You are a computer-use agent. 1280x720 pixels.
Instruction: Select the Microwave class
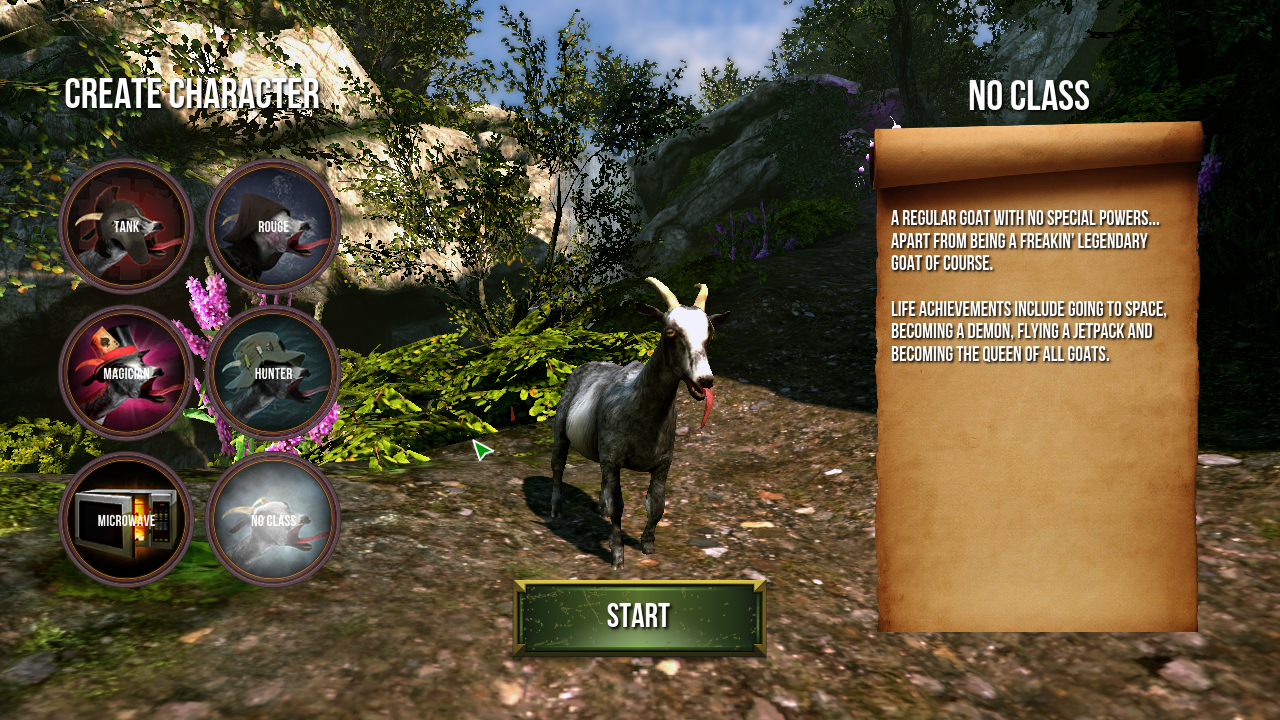pos(126,520)
